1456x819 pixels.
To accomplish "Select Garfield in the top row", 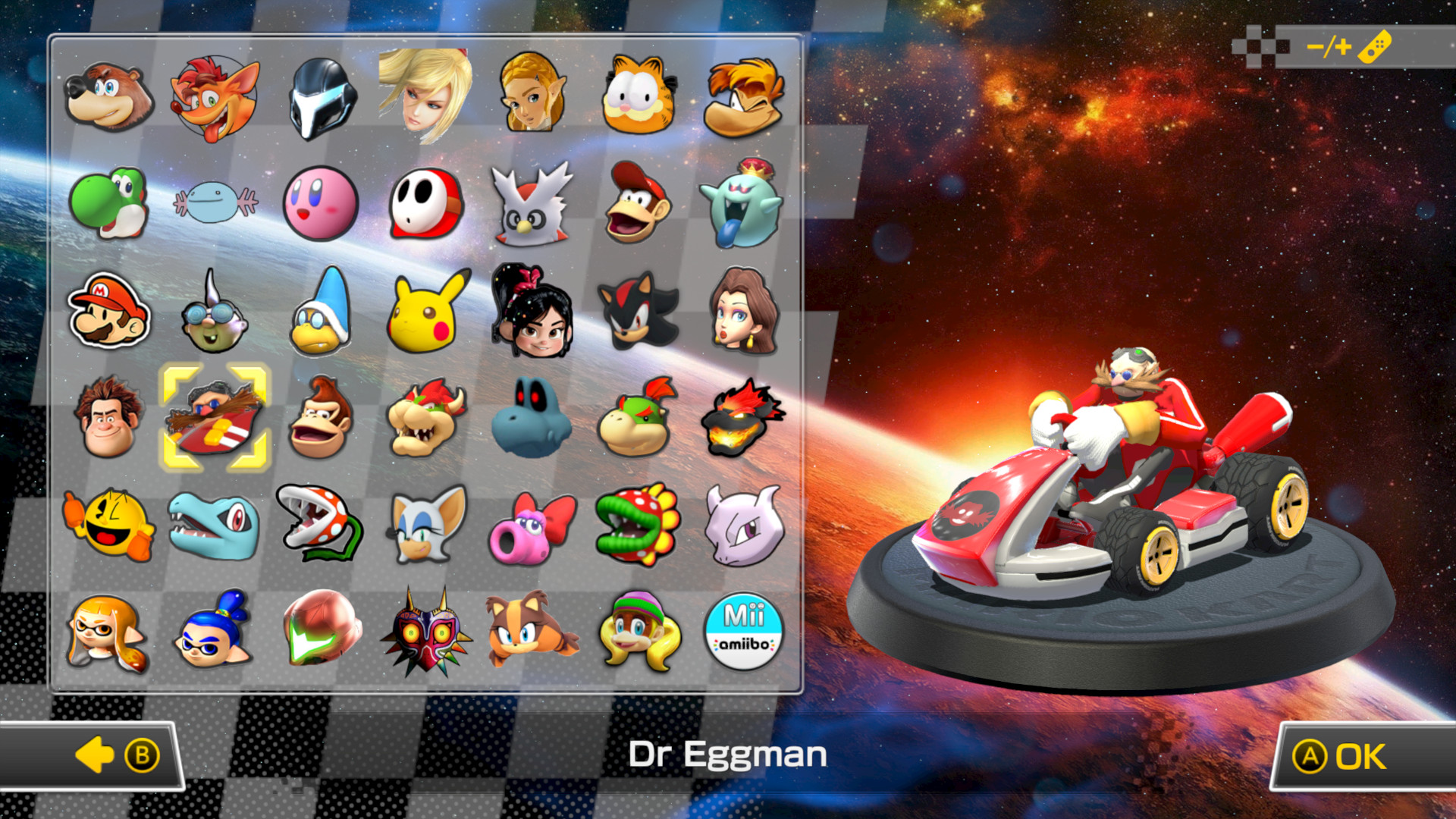I will (x=639, y=97).
